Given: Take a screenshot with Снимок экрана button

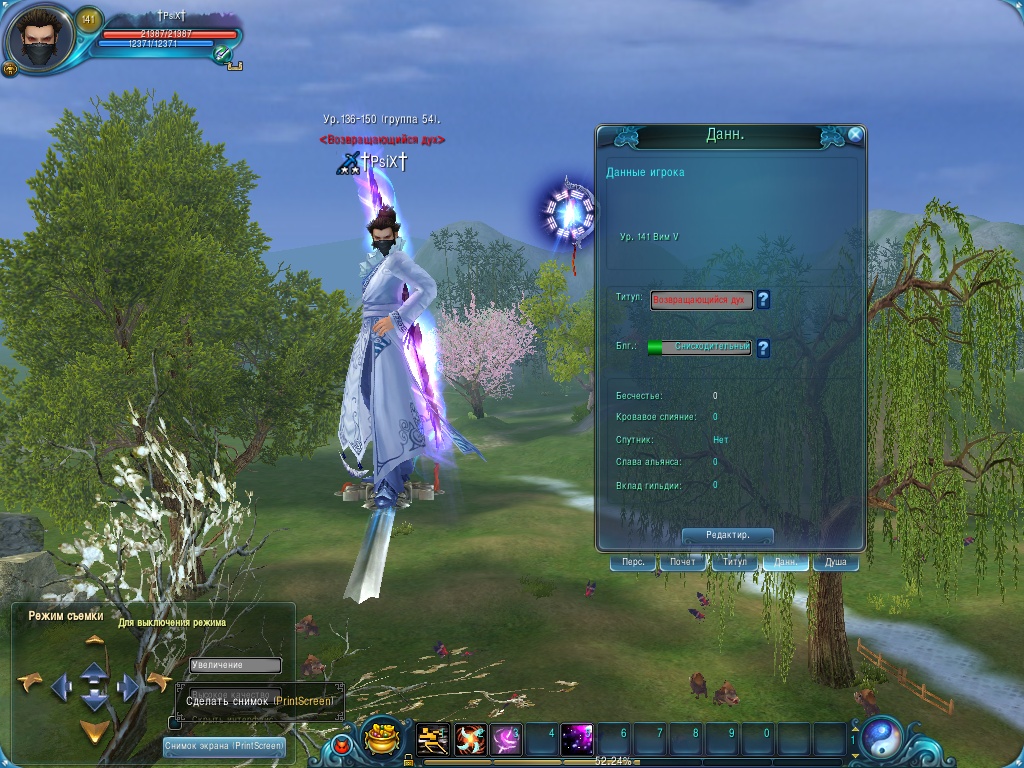Looking at the screenshot, I should 224,746.
